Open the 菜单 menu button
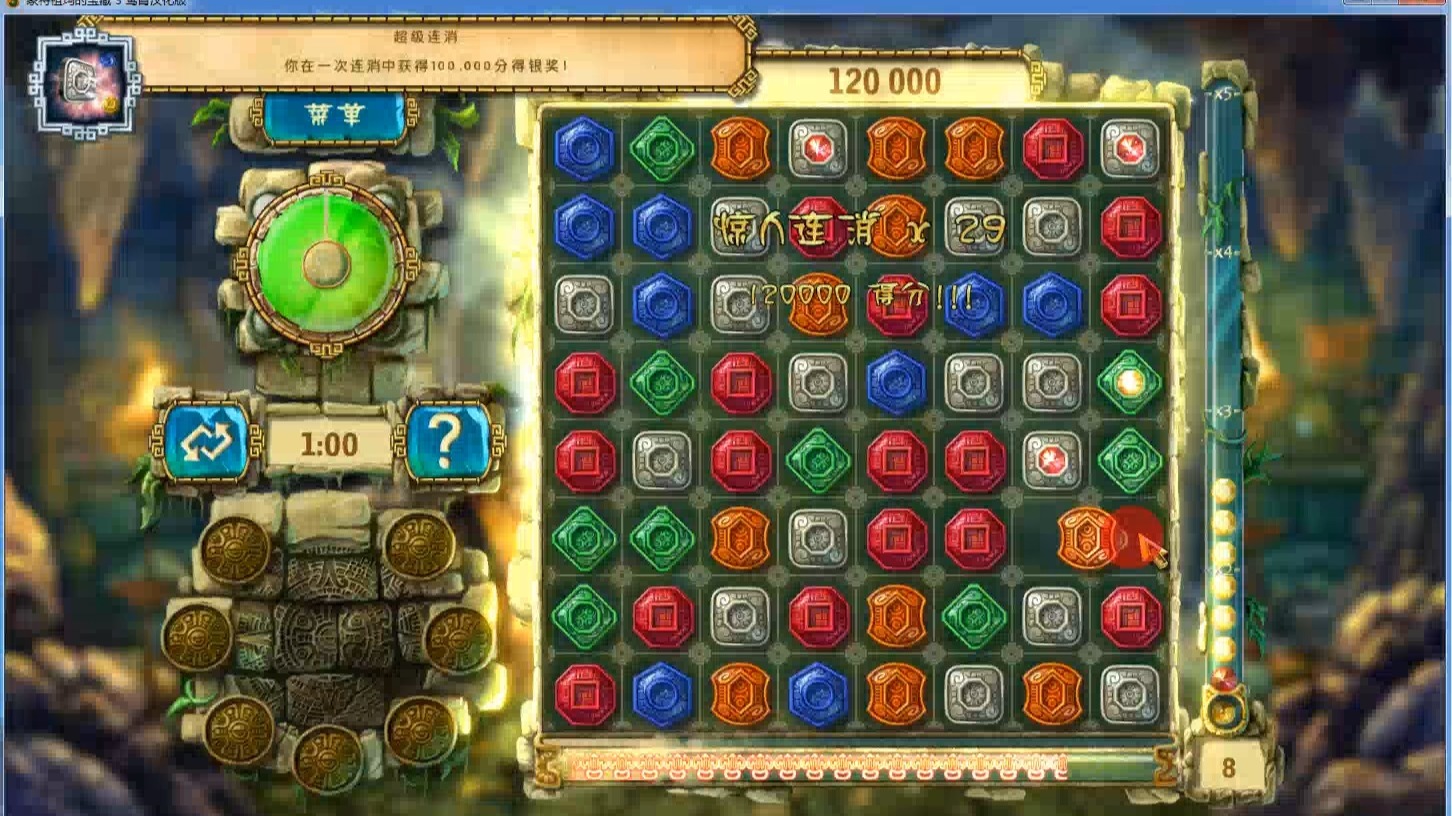 tap(334, 118)
